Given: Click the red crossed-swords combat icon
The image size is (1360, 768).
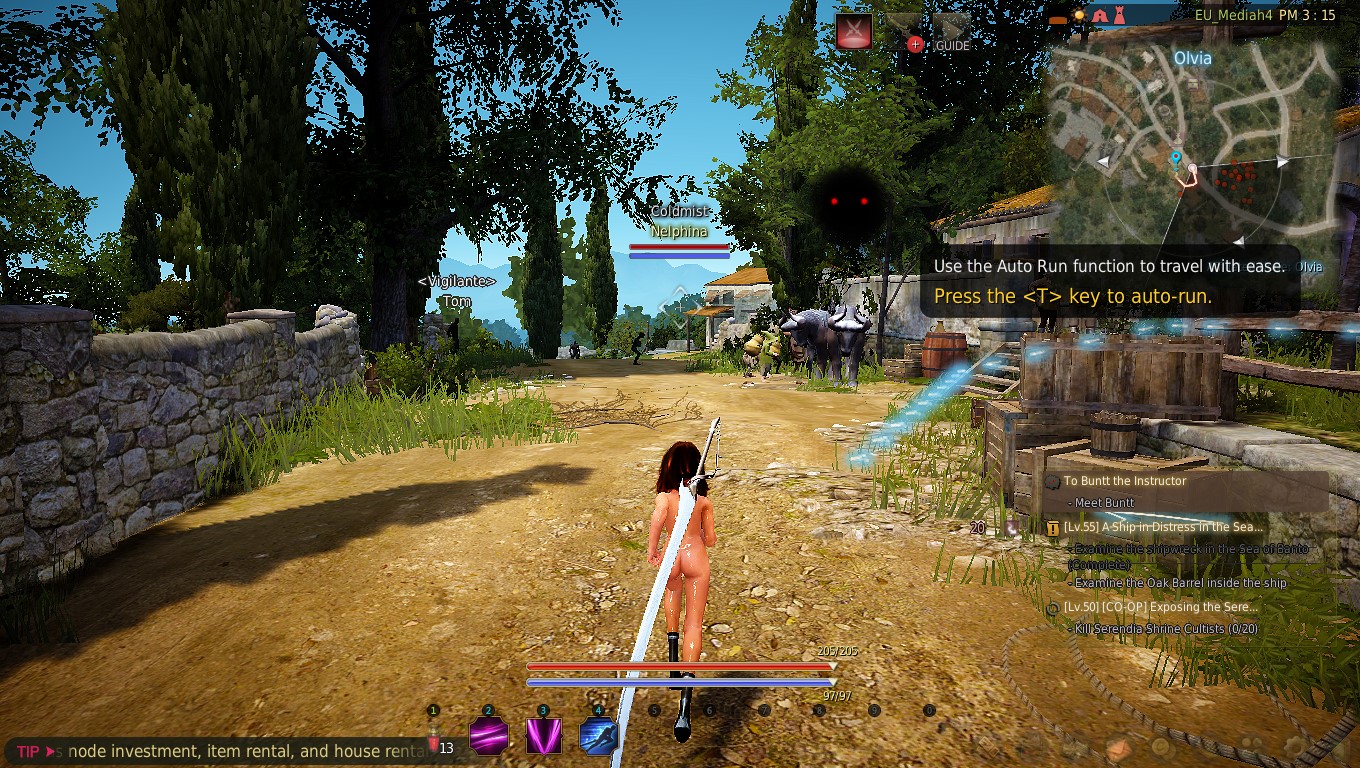Looking at the screenshot, I should (853, 30).
